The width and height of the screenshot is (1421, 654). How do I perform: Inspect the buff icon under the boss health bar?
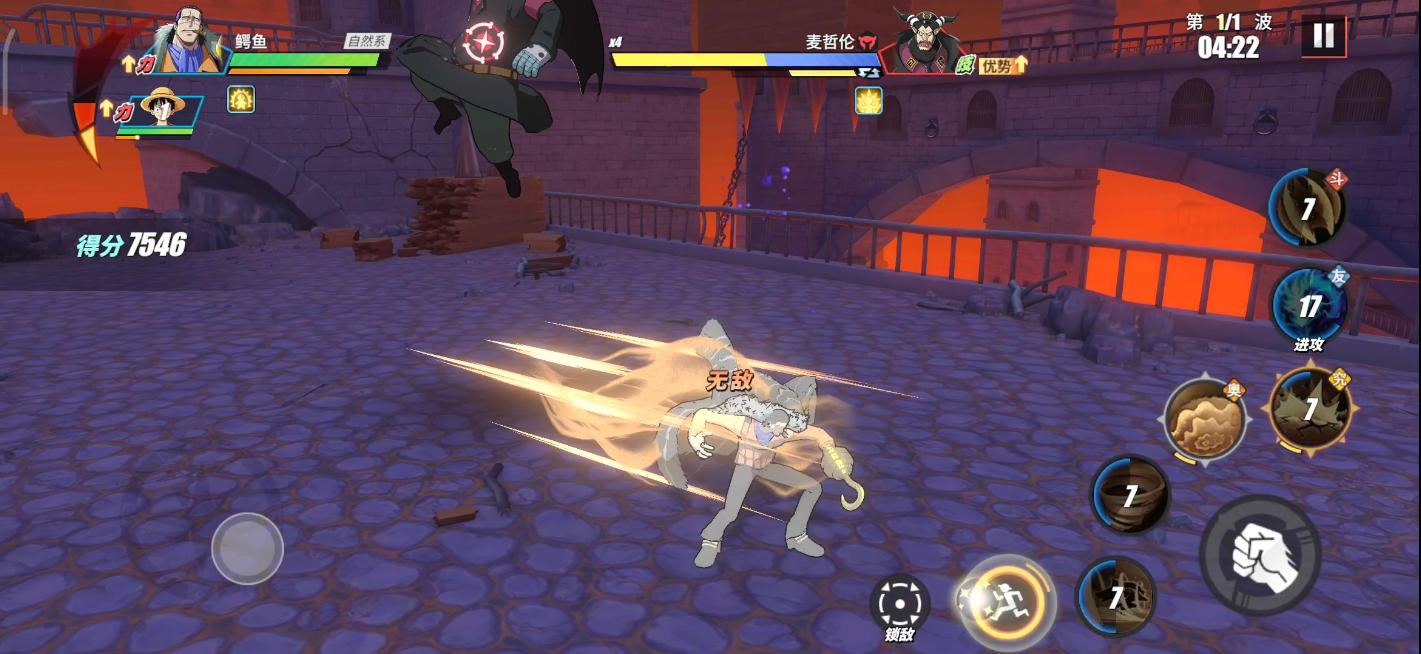point(868,100)
